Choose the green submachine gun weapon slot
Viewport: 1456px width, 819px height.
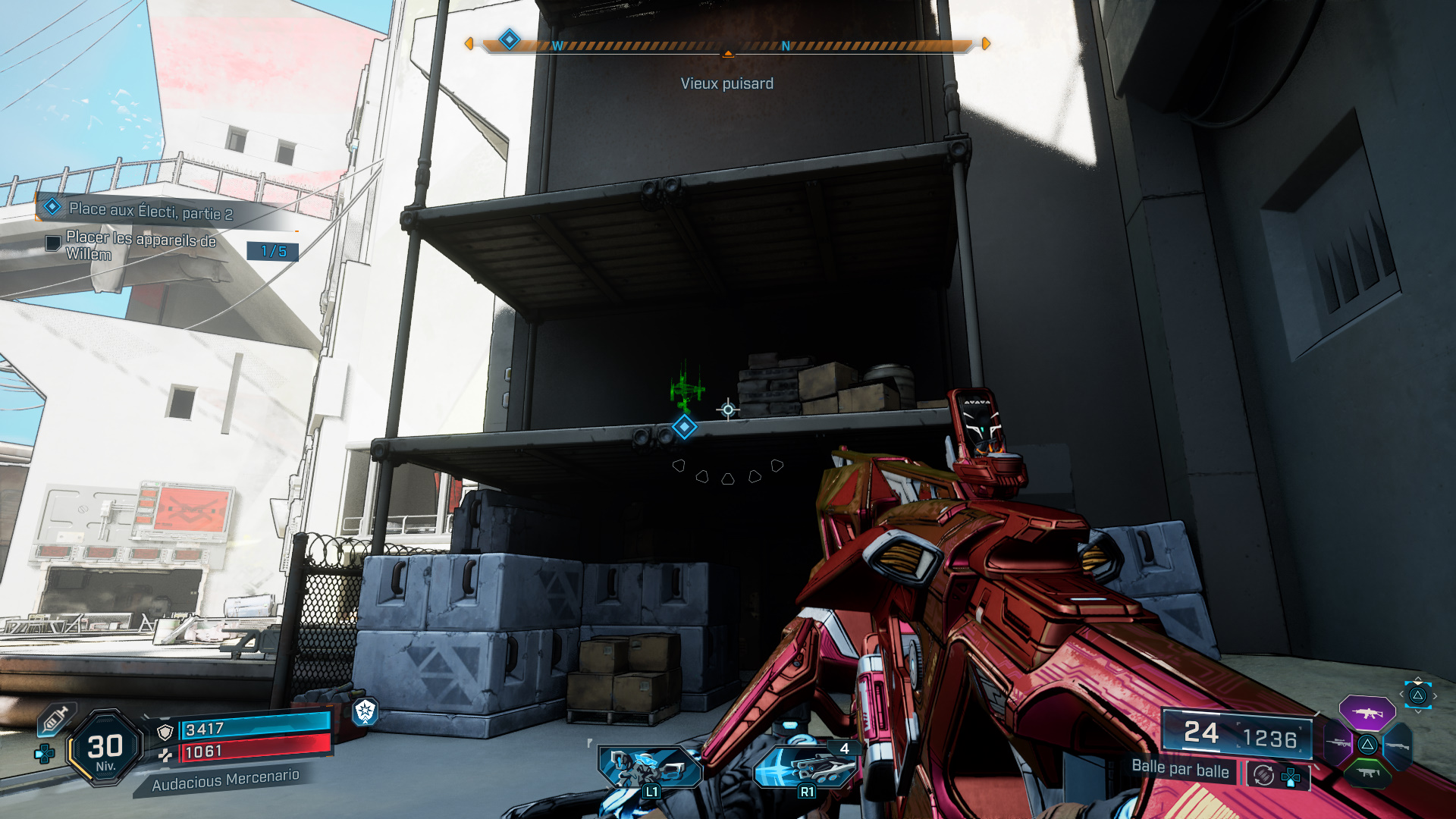pos(1367,773)
